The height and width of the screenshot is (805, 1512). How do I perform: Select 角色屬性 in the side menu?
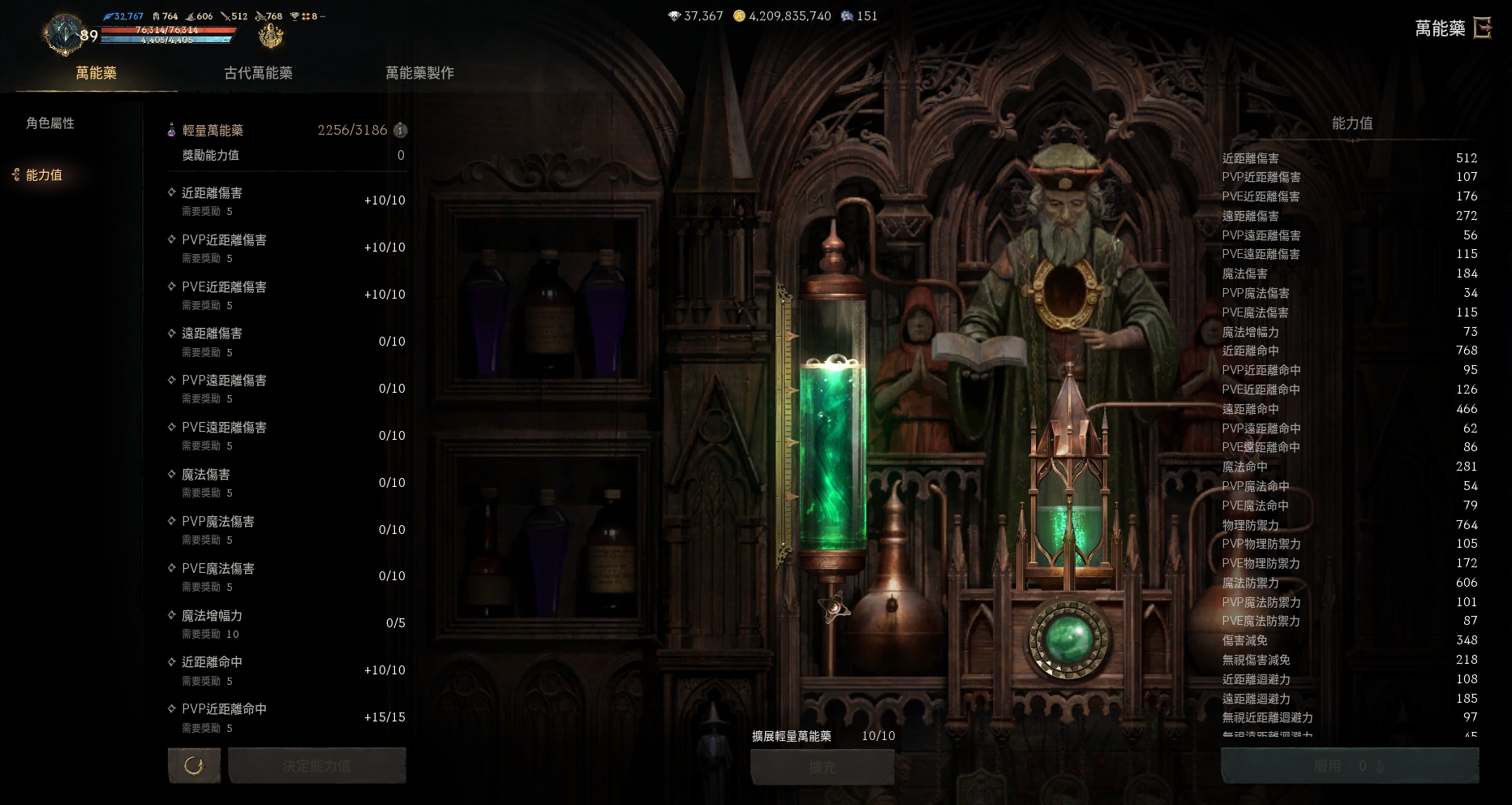50,123
